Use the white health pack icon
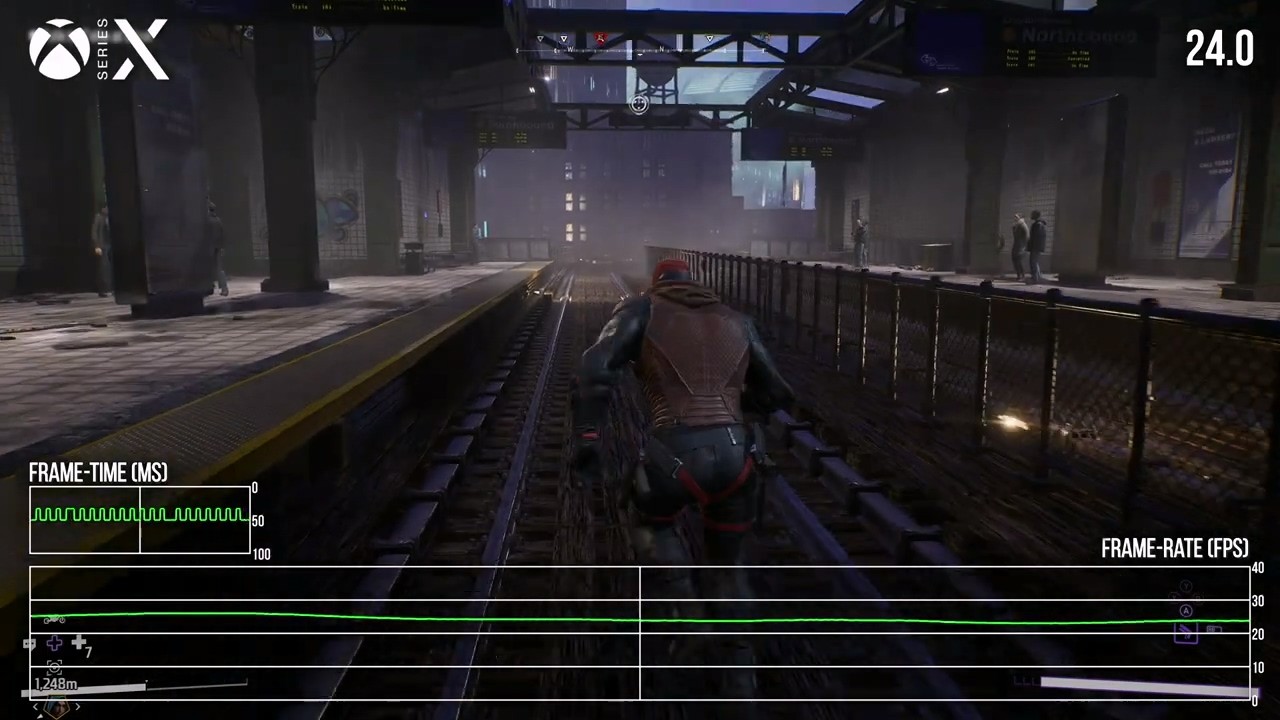Screen dimensions: 1280x720 (78, 644)
